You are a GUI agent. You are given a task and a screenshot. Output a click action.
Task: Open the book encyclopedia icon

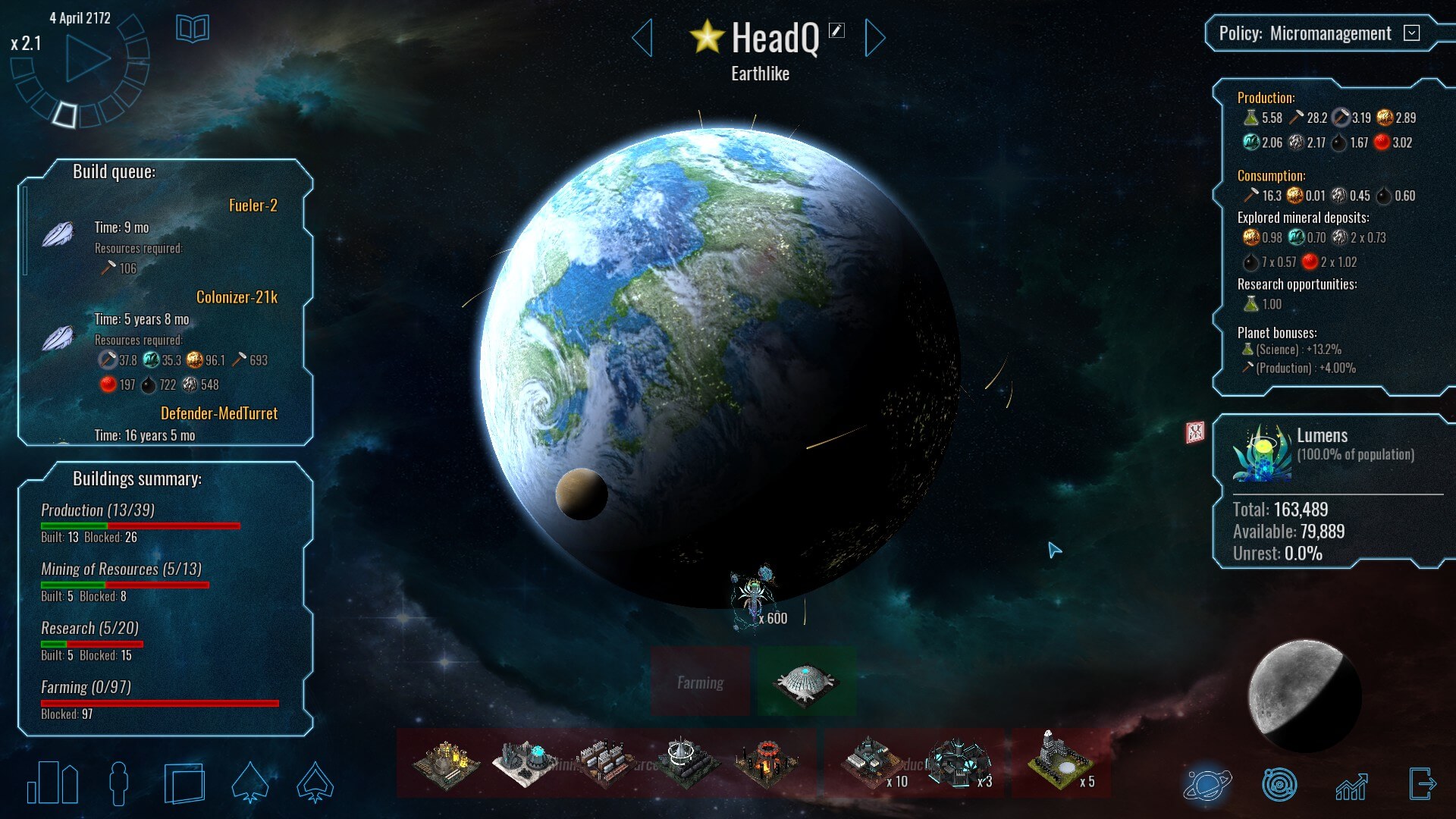[192, 30]
